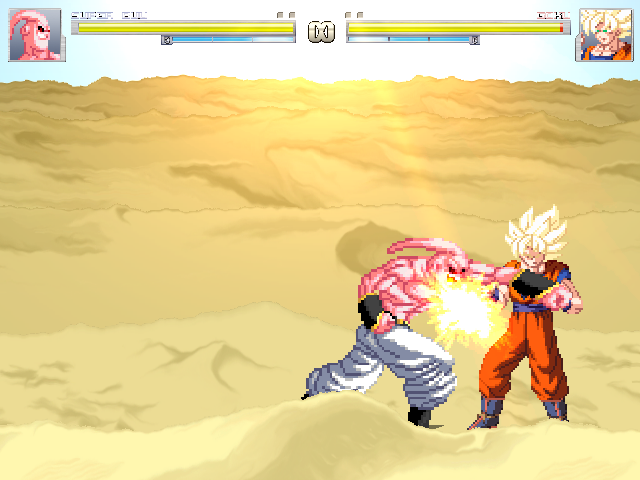The image size is (640, 480).
Task: Select Goku's Super Saiyan portrait
Action: coord(603,36)
